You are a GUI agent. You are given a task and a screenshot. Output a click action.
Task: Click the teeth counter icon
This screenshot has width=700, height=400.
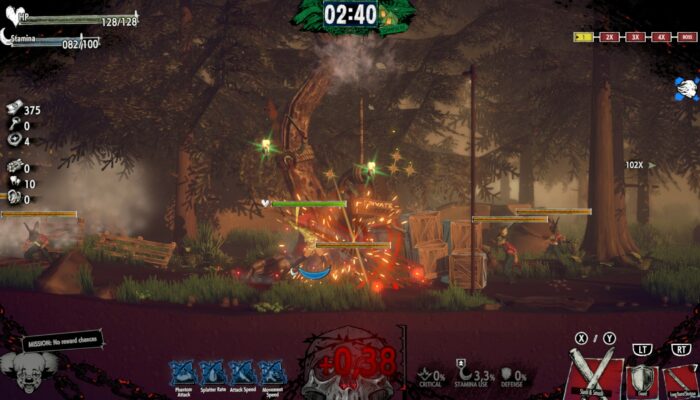coord(13,184)
